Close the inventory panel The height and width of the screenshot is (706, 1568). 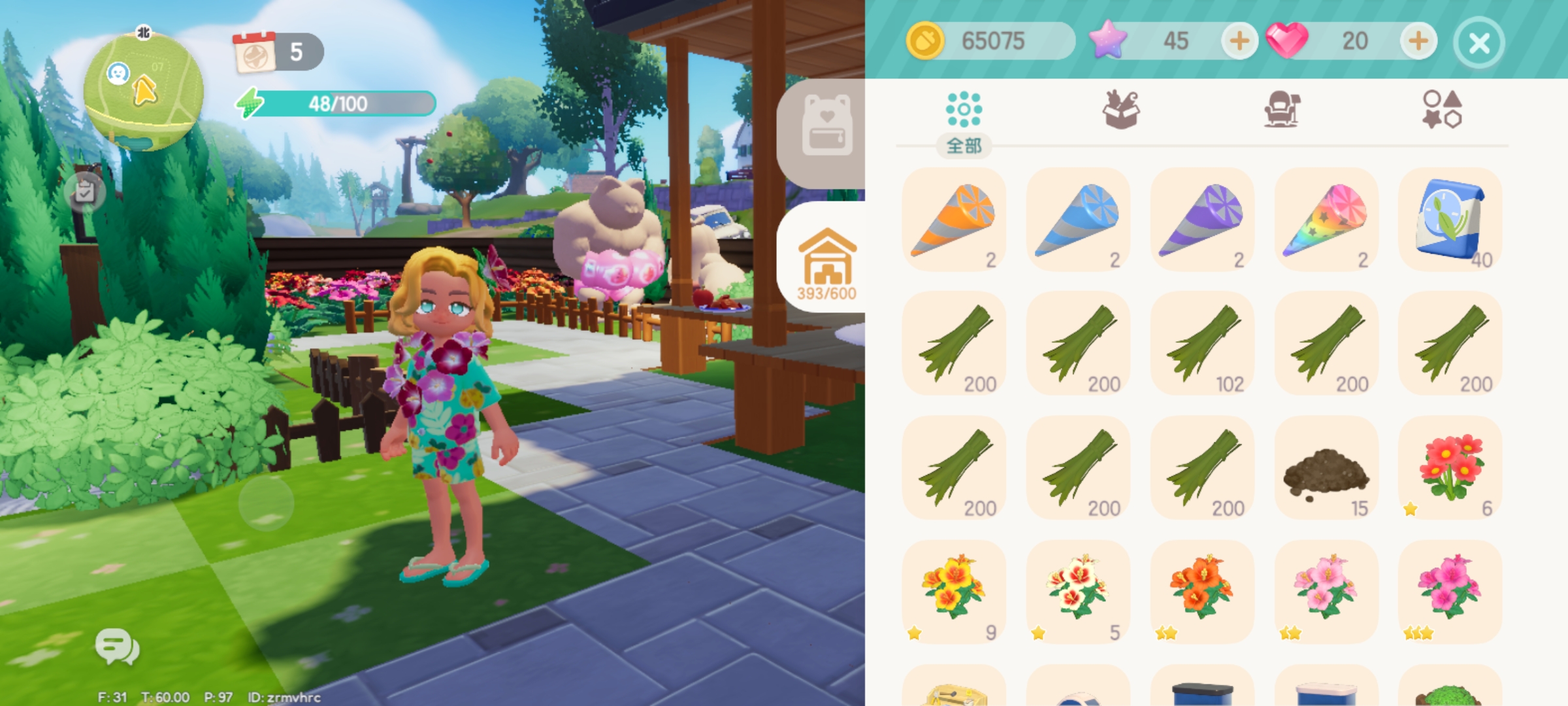[1479, 43]
